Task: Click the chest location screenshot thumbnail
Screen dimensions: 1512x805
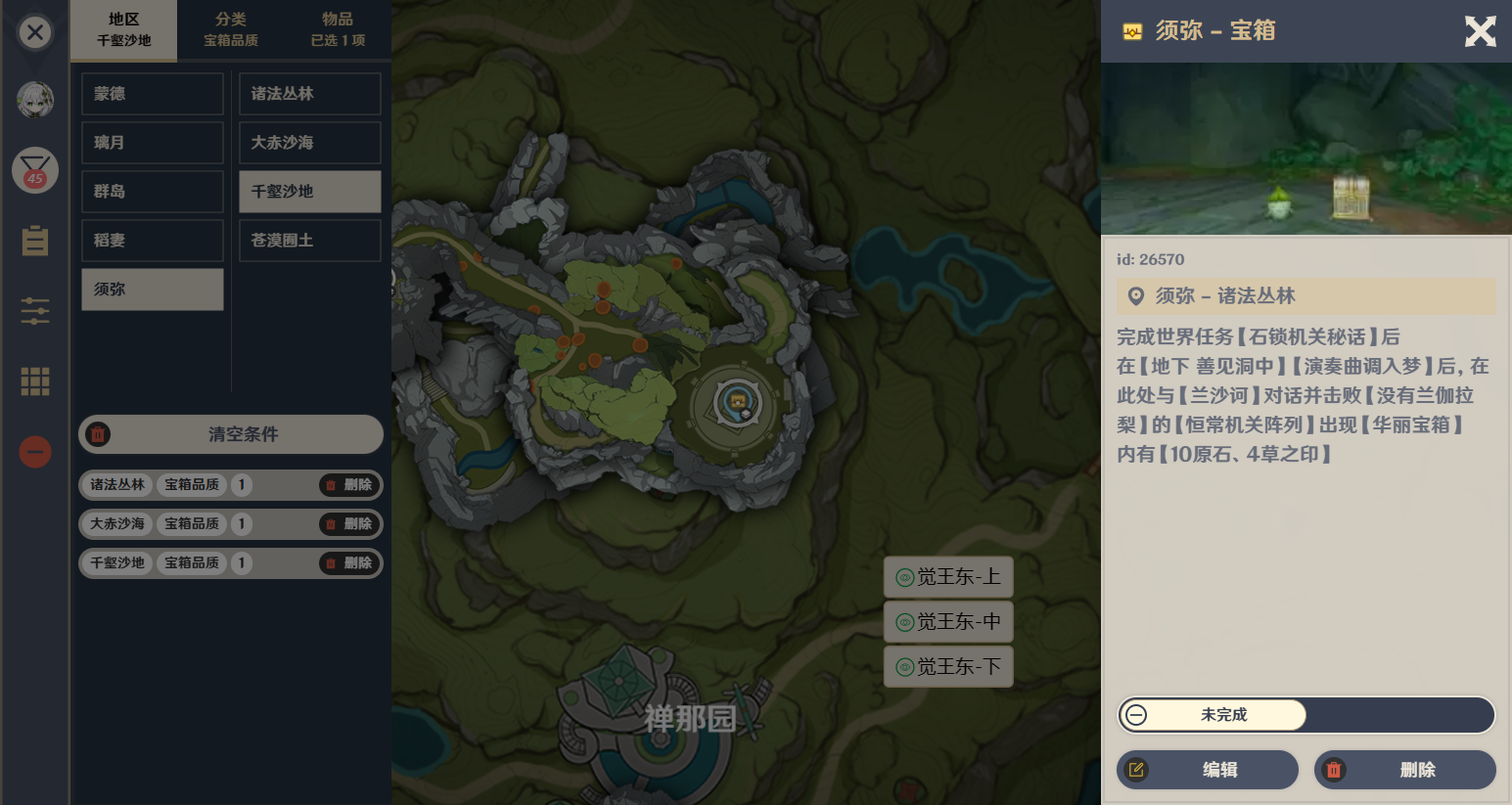Action: click(1306, 147)
